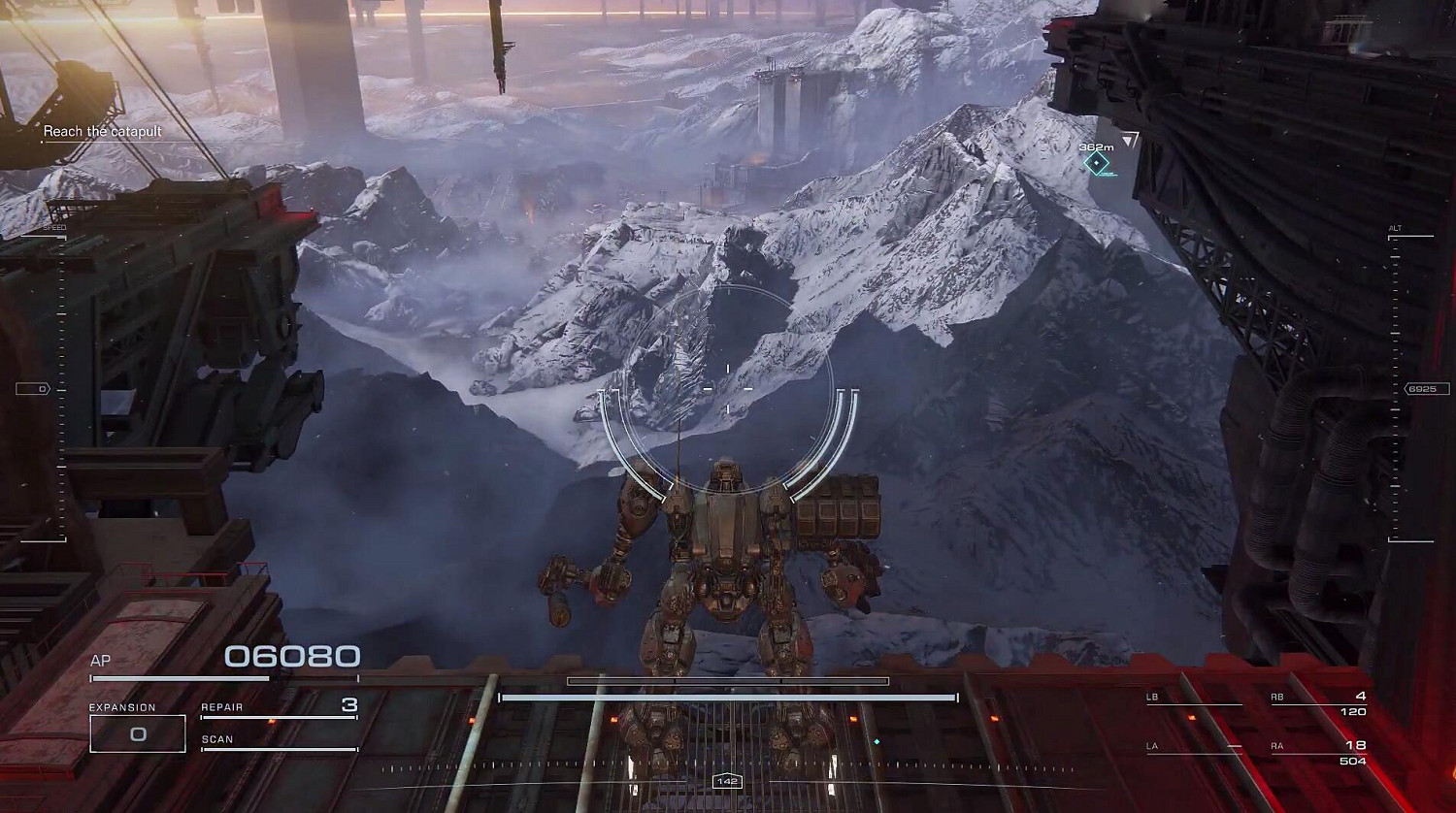Trigger the Scan gauge
1456x813 pixels.
[x=279, y=742]
